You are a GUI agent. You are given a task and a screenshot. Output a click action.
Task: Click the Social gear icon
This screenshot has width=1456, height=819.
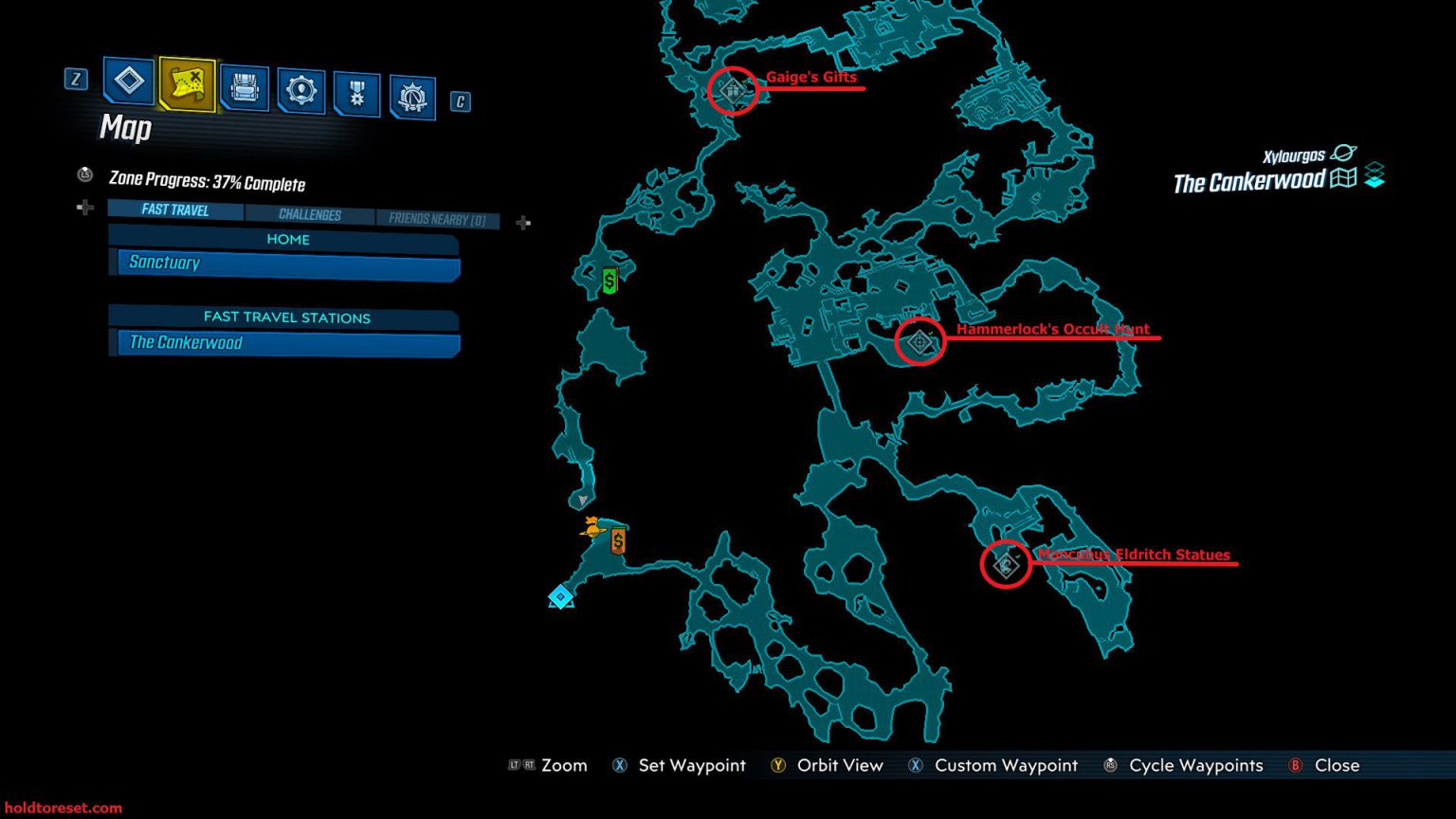tap(301, 88)
